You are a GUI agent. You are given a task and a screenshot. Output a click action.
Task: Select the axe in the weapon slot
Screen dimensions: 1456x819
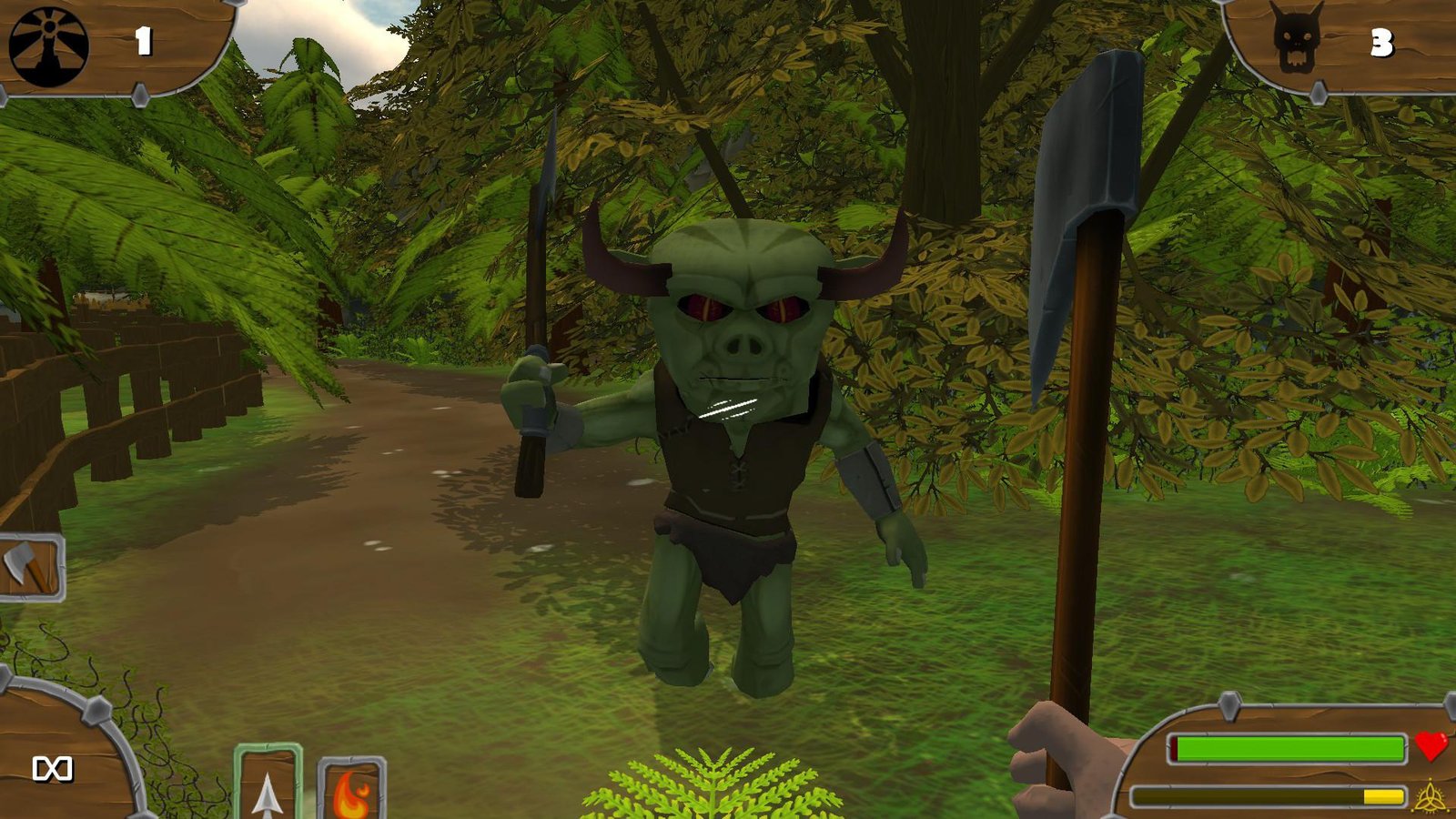click(27, 566)
